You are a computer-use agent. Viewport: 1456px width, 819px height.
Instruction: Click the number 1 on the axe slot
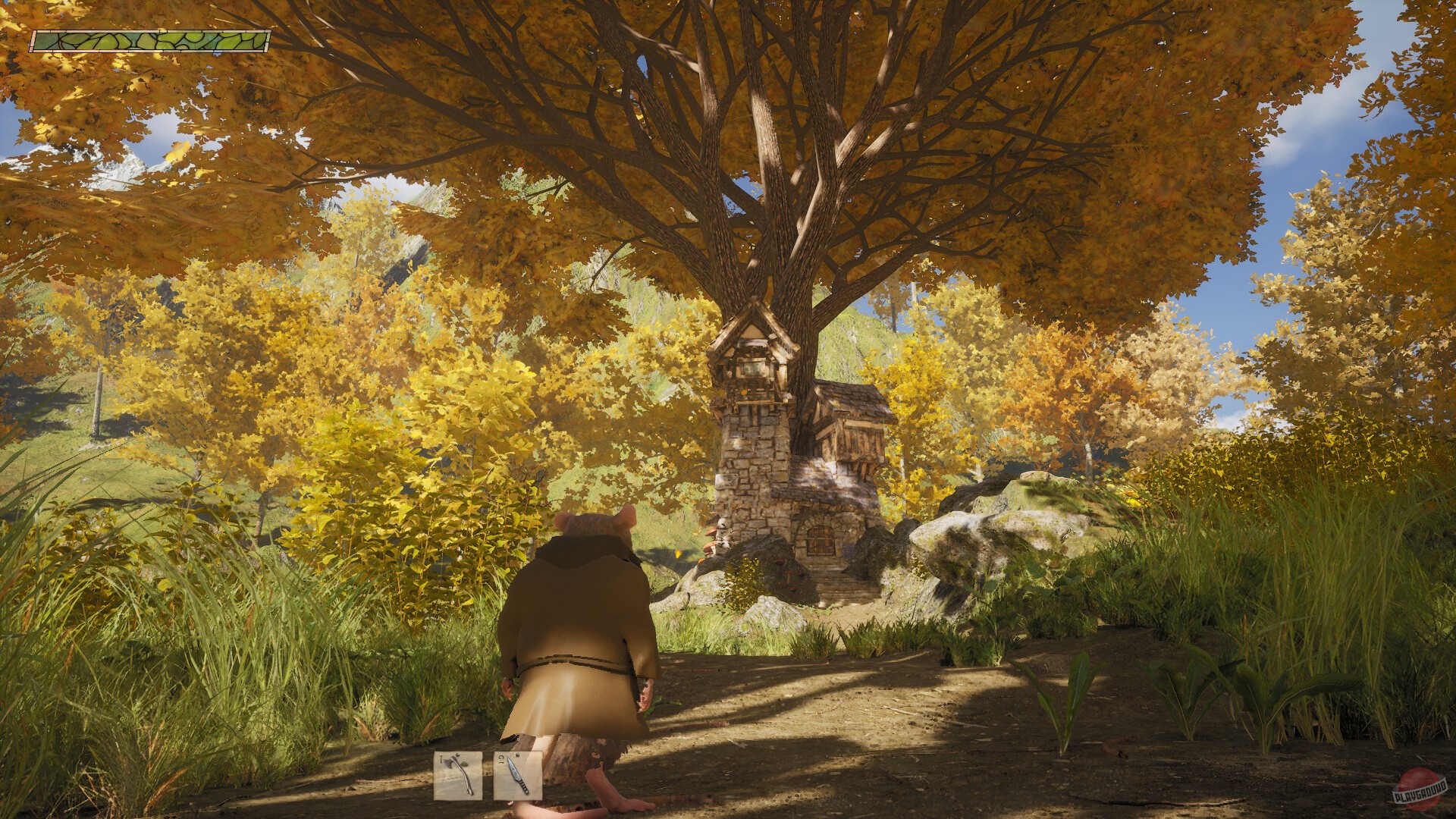tap(441, 758)
